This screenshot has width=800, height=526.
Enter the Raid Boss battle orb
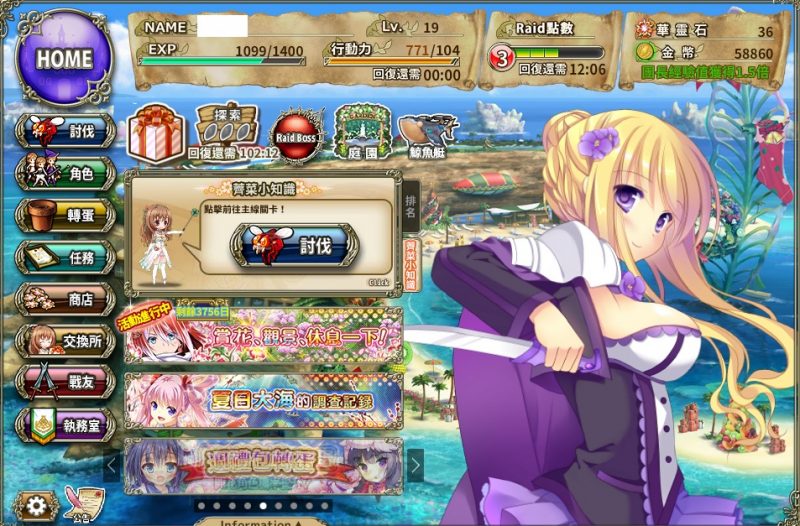[297, 134]
